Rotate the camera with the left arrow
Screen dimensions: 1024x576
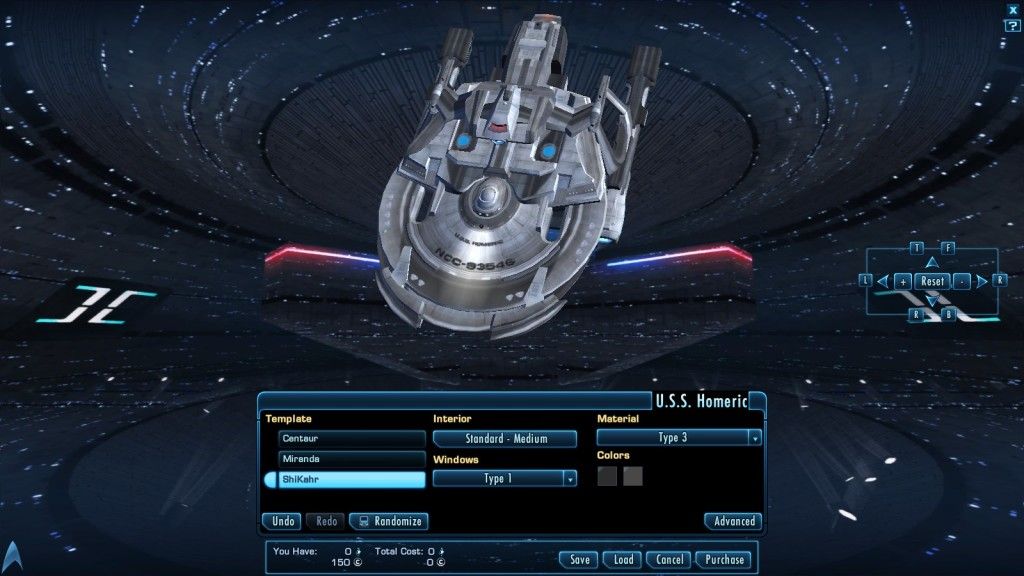pyautogui.click(x=883, y=282)
